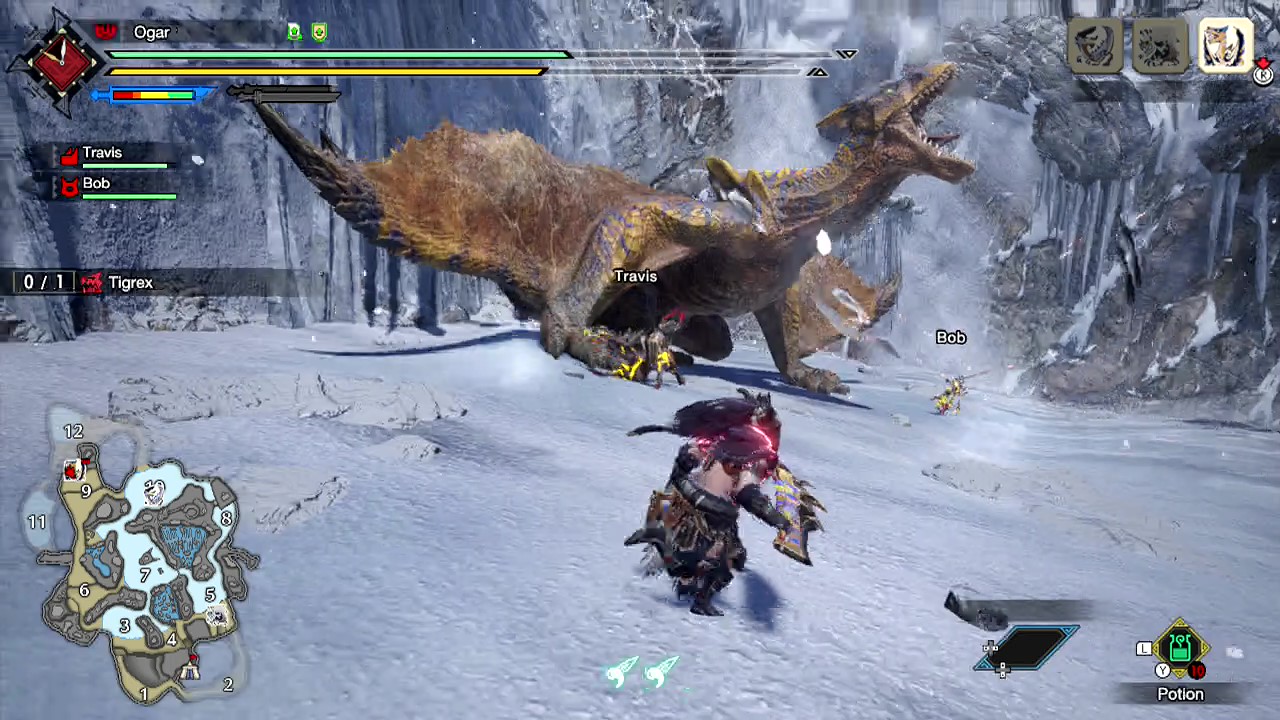Click the Tigrex icon next to the hunt counter
1280x720 pixels.
(x=91, y=282)
